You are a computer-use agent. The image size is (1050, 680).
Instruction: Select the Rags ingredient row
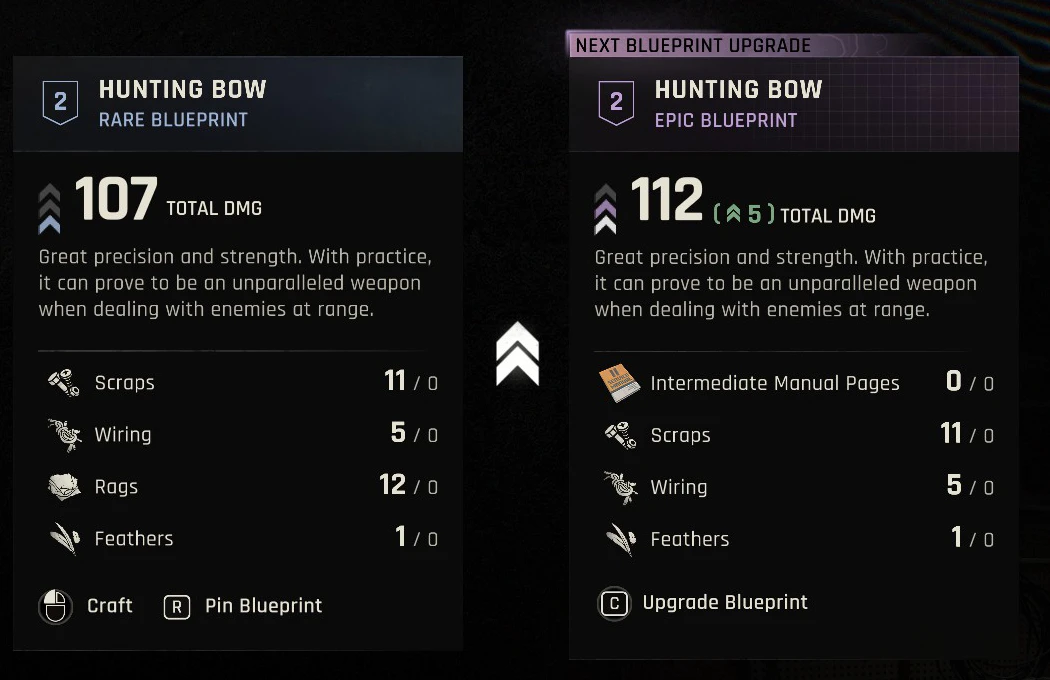click(x=238, y=487)
